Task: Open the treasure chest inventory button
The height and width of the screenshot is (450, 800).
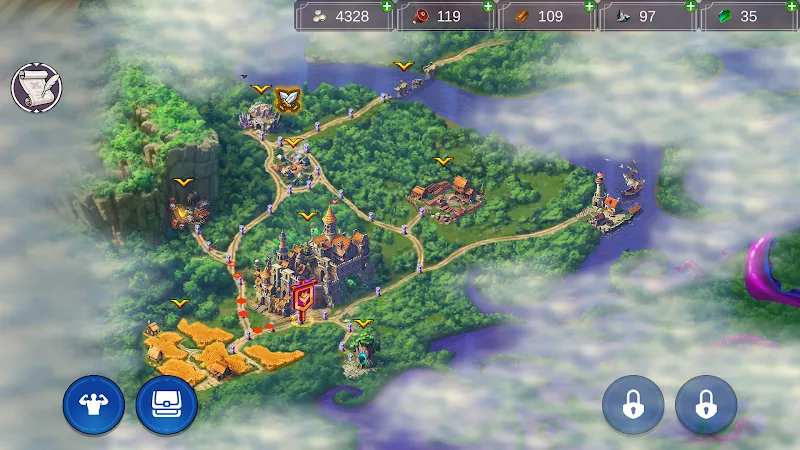Action: pyautogui.click(x=166, y=405)
